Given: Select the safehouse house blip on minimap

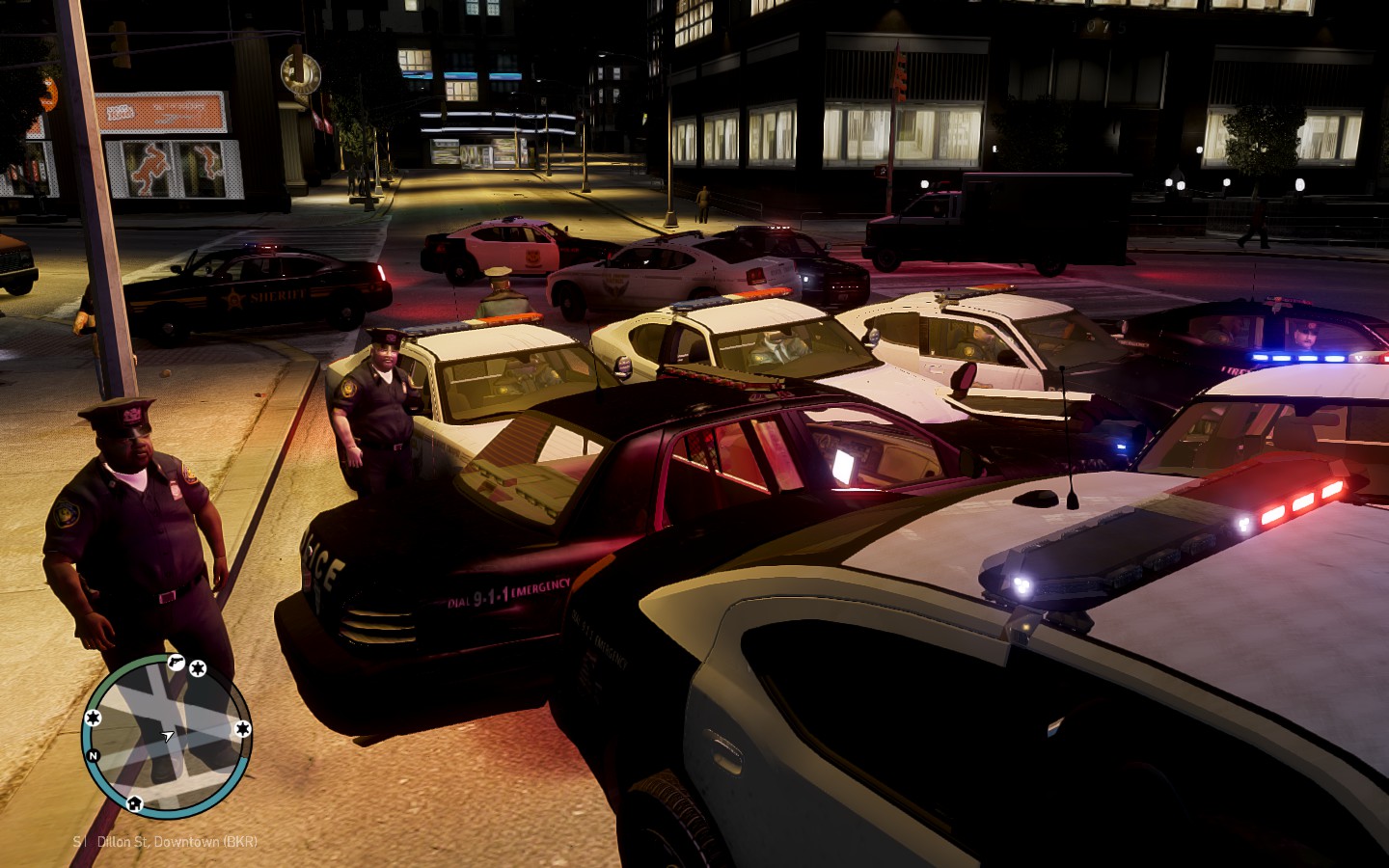Looking at the screenshot, I should click(x=134, y=803).
